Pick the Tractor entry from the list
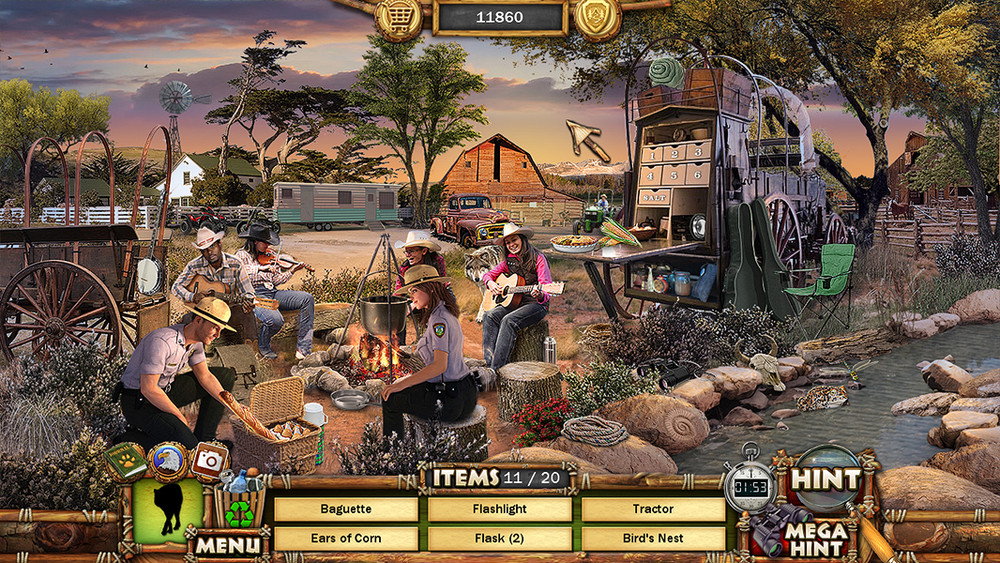 pos(653,509)
